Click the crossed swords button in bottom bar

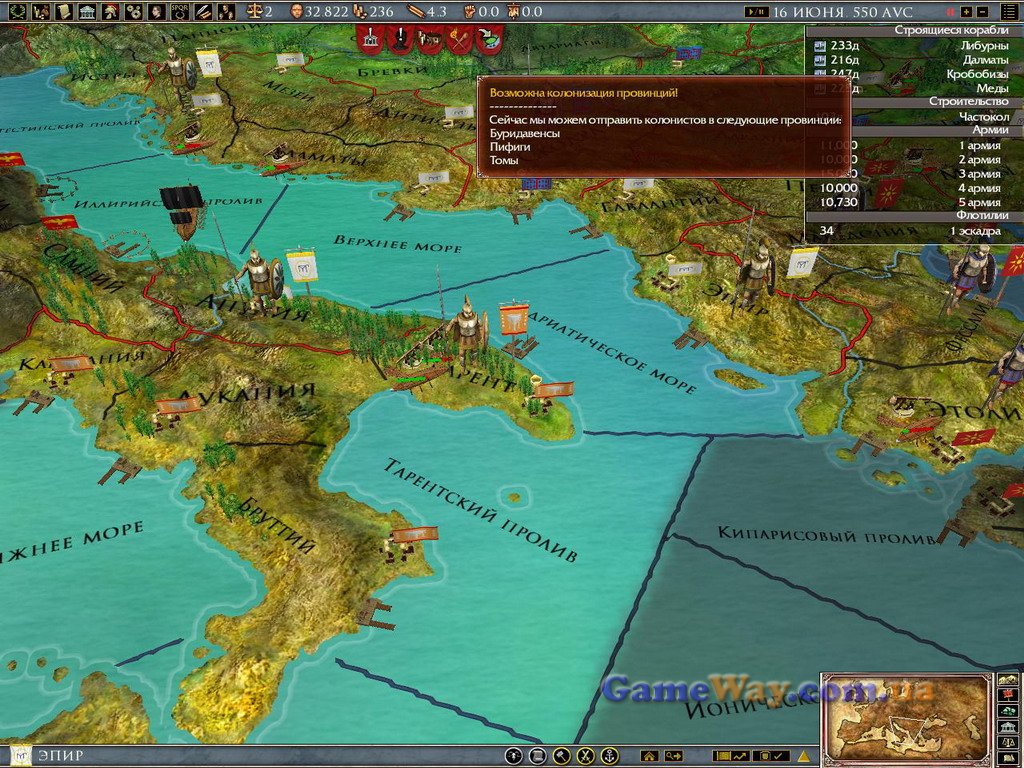[x=586, y=756]
